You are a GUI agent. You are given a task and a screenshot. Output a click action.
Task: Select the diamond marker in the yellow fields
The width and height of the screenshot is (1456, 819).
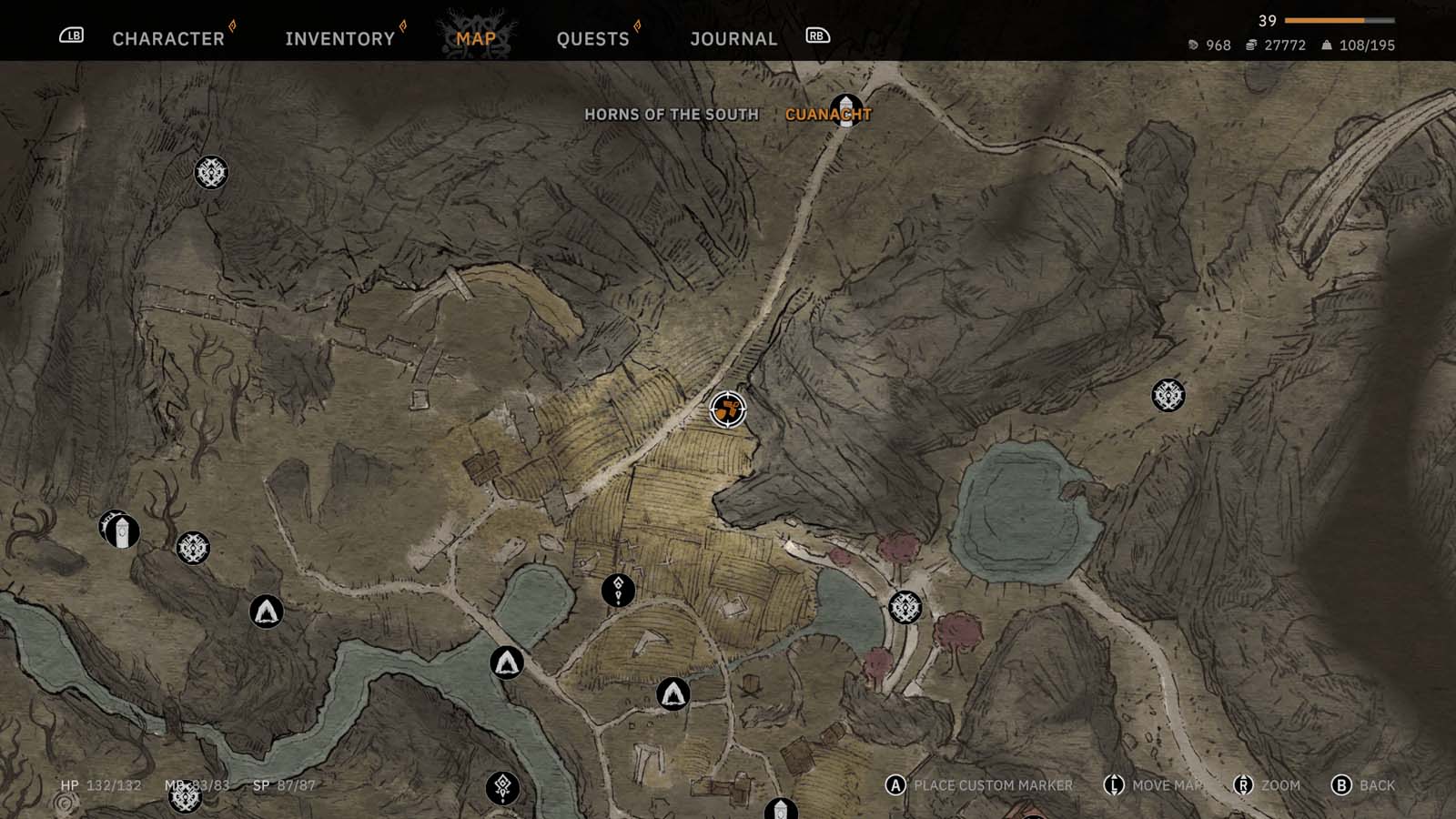(x=618, y=590)
